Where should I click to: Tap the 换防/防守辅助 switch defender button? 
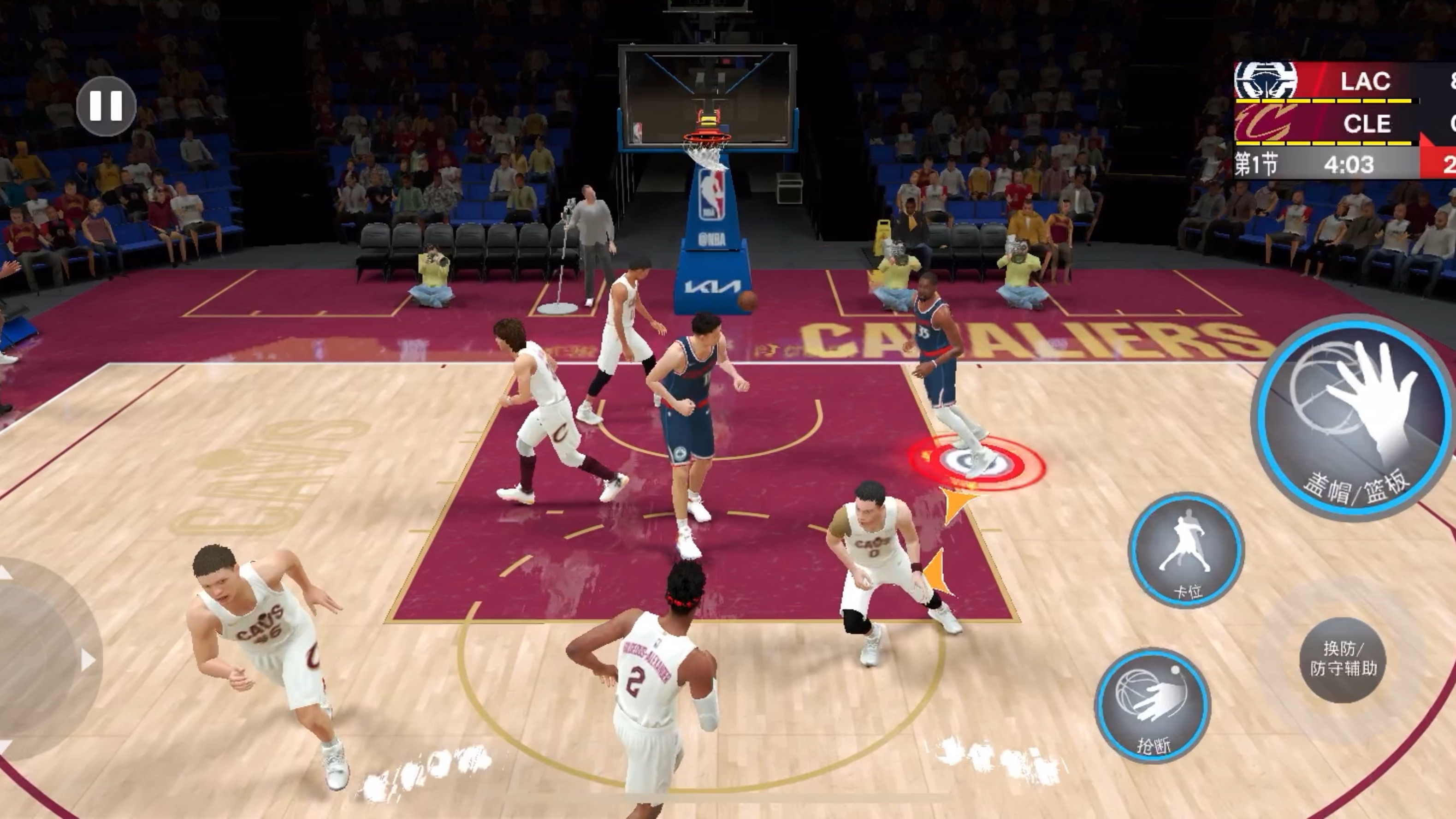1343,659
